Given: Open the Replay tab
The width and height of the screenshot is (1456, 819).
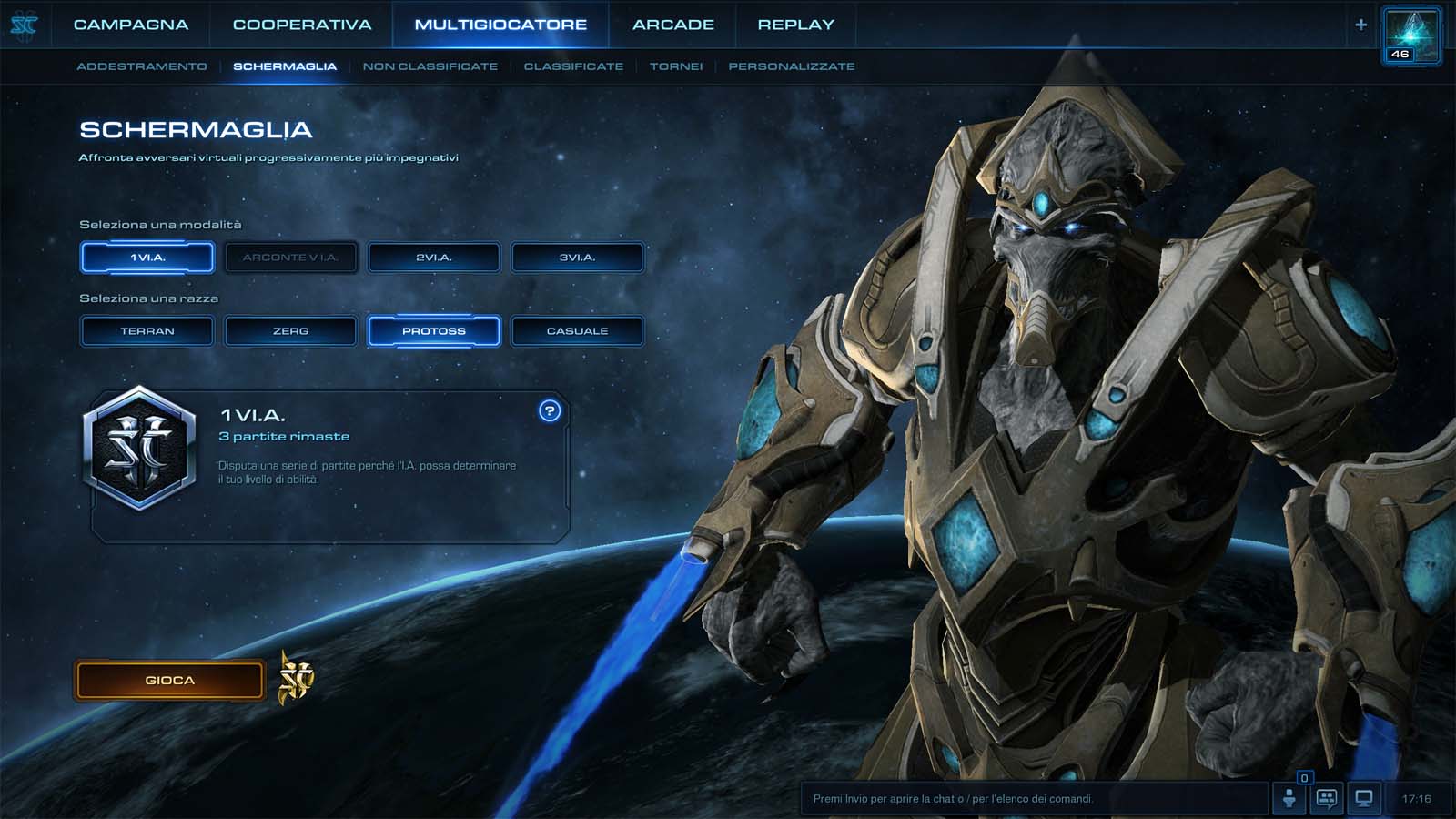Looking at the screenshot, I should (795, 25).
